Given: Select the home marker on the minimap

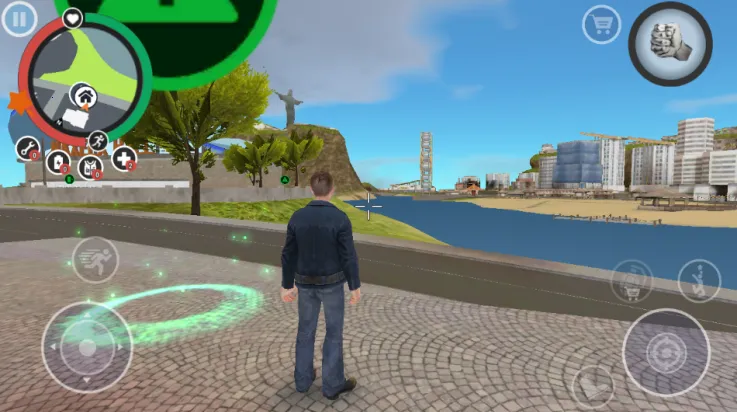Looking at the screenshot, I should pyautogui.click(x=83, y=96).
